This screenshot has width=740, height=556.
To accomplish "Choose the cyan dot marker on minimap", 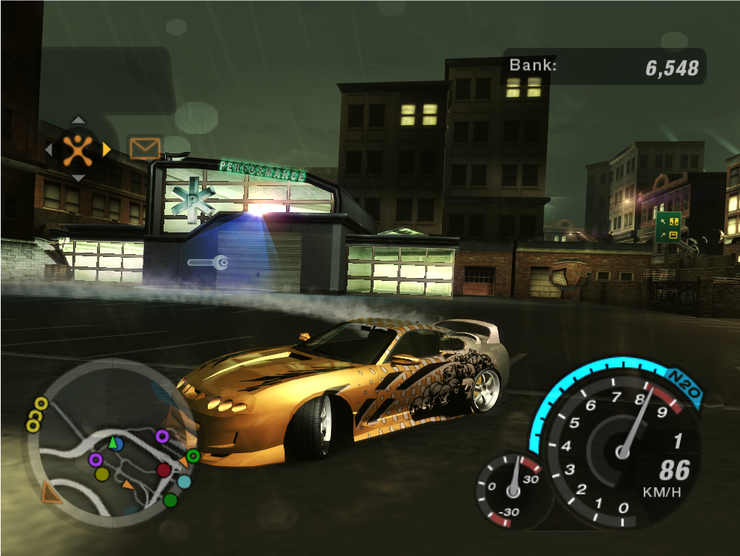I will (184, 481).
